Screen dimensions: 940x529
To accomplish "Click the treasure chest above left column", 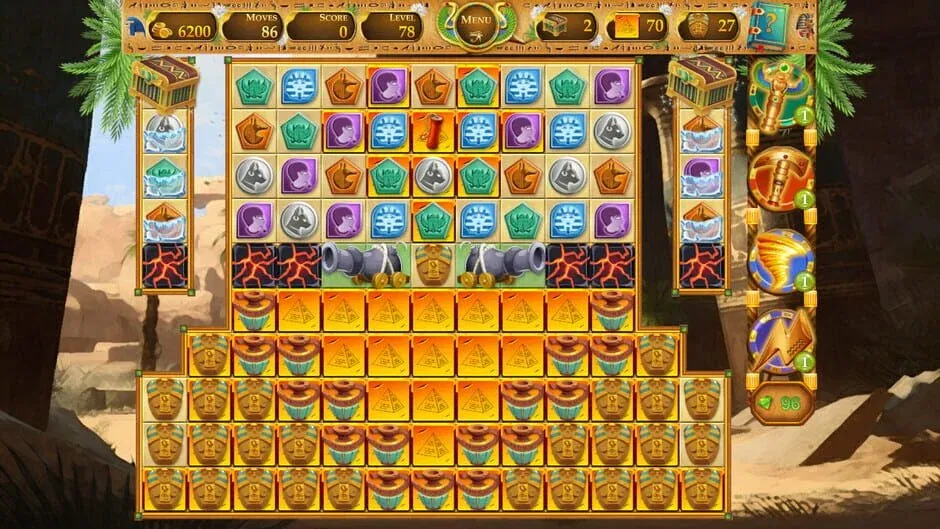I will pyautogui.click(x=165, y=82).
